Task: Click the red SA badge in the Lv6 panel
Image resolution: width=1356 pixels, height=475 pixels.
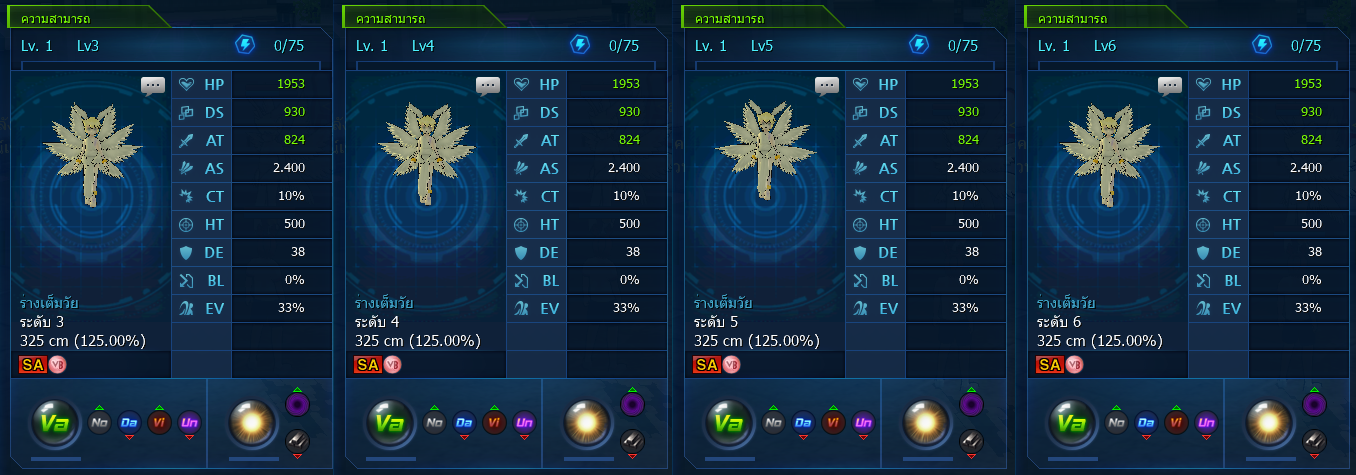Action: click(x=1049, y=364)
